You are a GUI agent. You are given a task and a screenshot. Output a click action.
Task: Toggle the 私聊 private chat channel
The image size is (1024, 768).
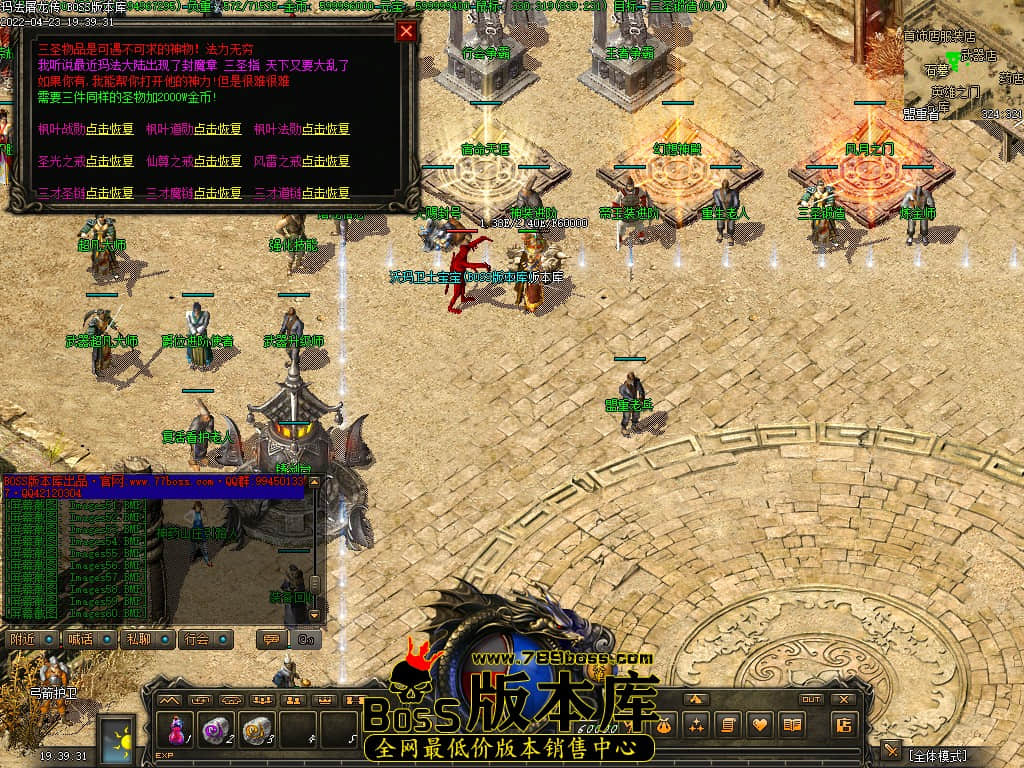[149, 639]
